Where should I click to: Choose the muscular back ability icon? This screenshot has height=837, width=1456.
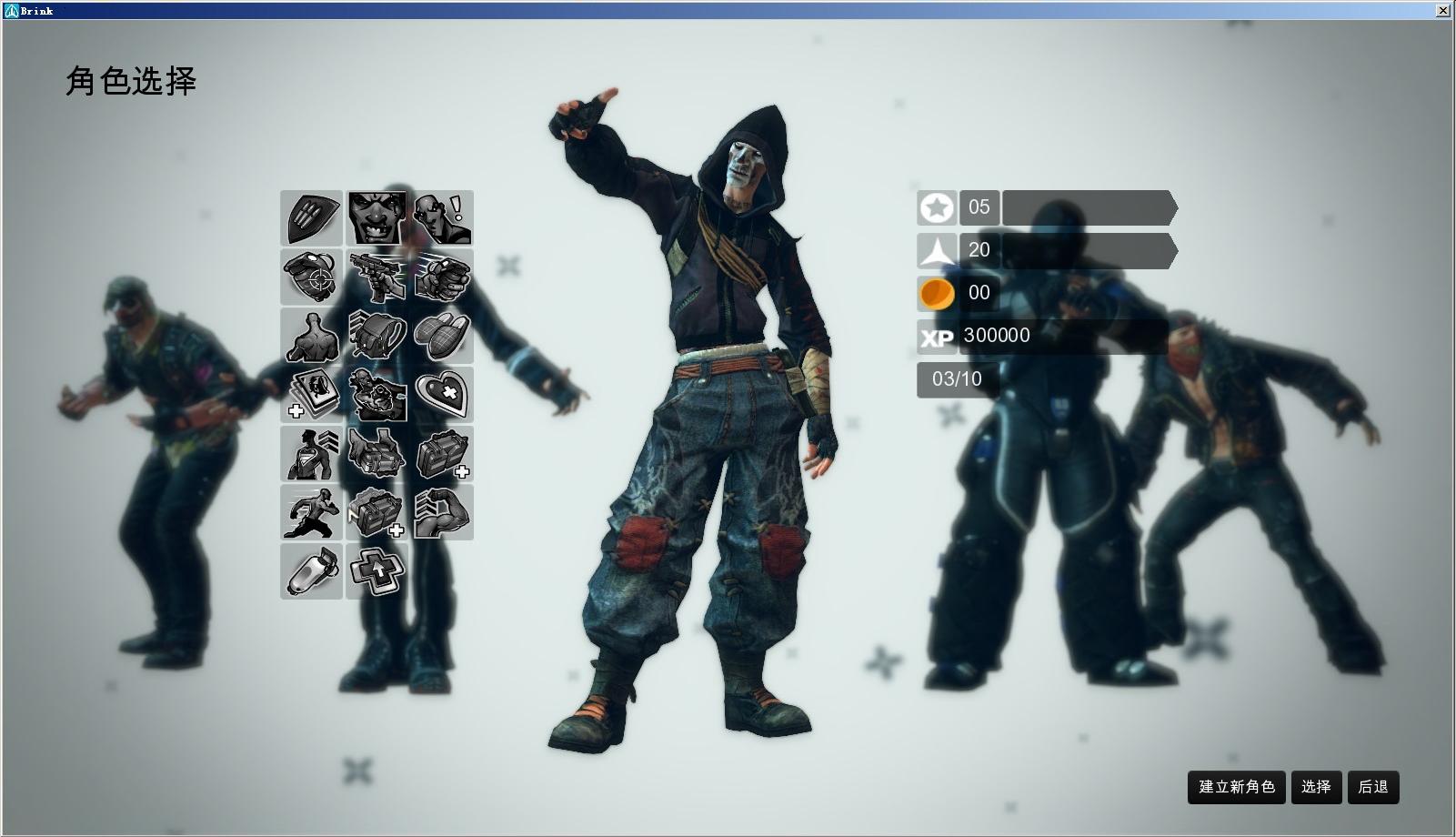pos(311,336)
